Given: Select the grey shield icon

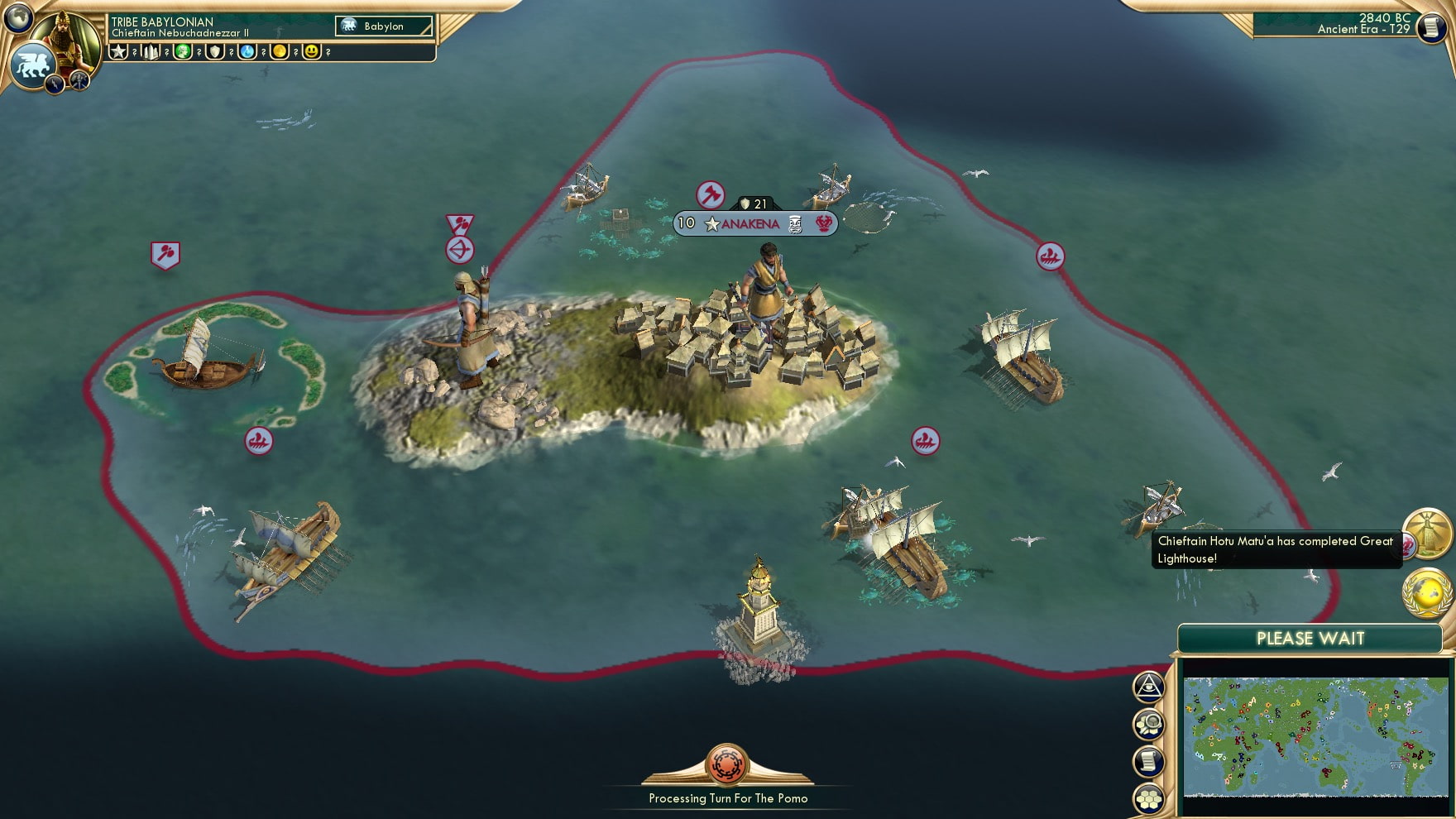Looking at the screenshot, I should coord(215,51).
